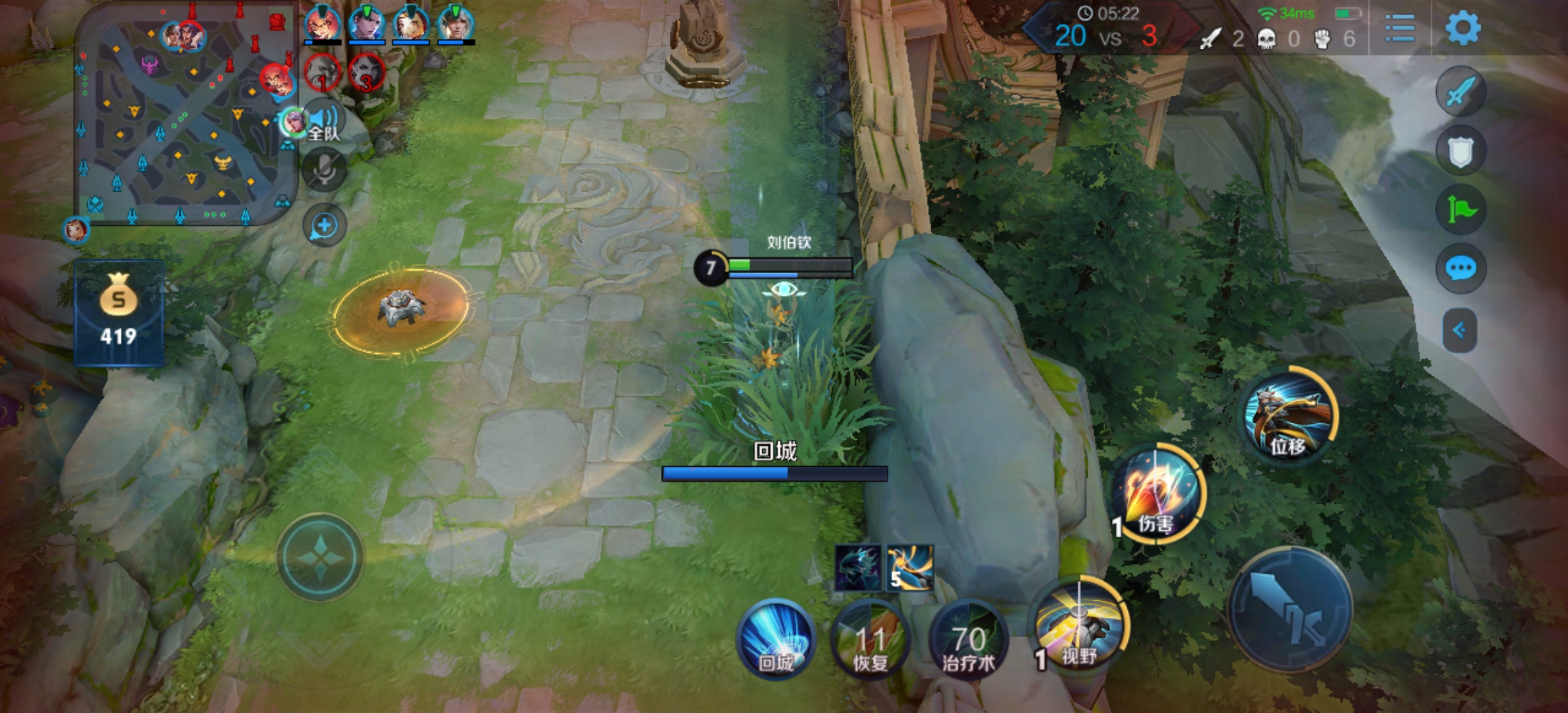Send the defend shield signal

(1460, 151)
